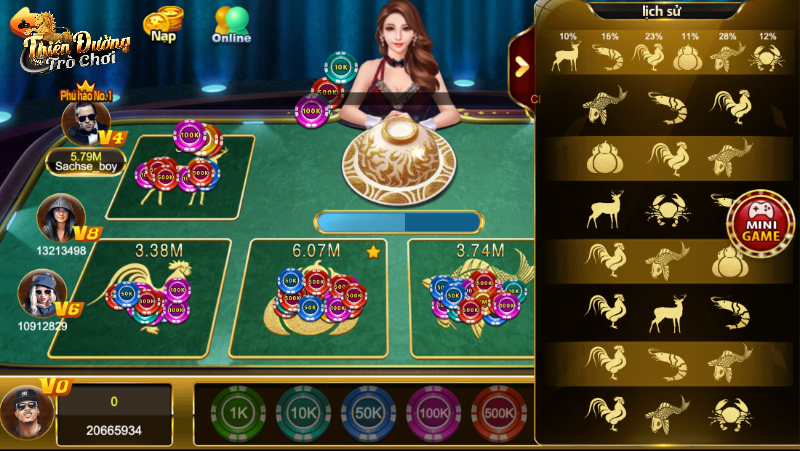This screenshot has height=451, width=800.
Task: Select the 1K betting chip
Action: click(238, 413)
